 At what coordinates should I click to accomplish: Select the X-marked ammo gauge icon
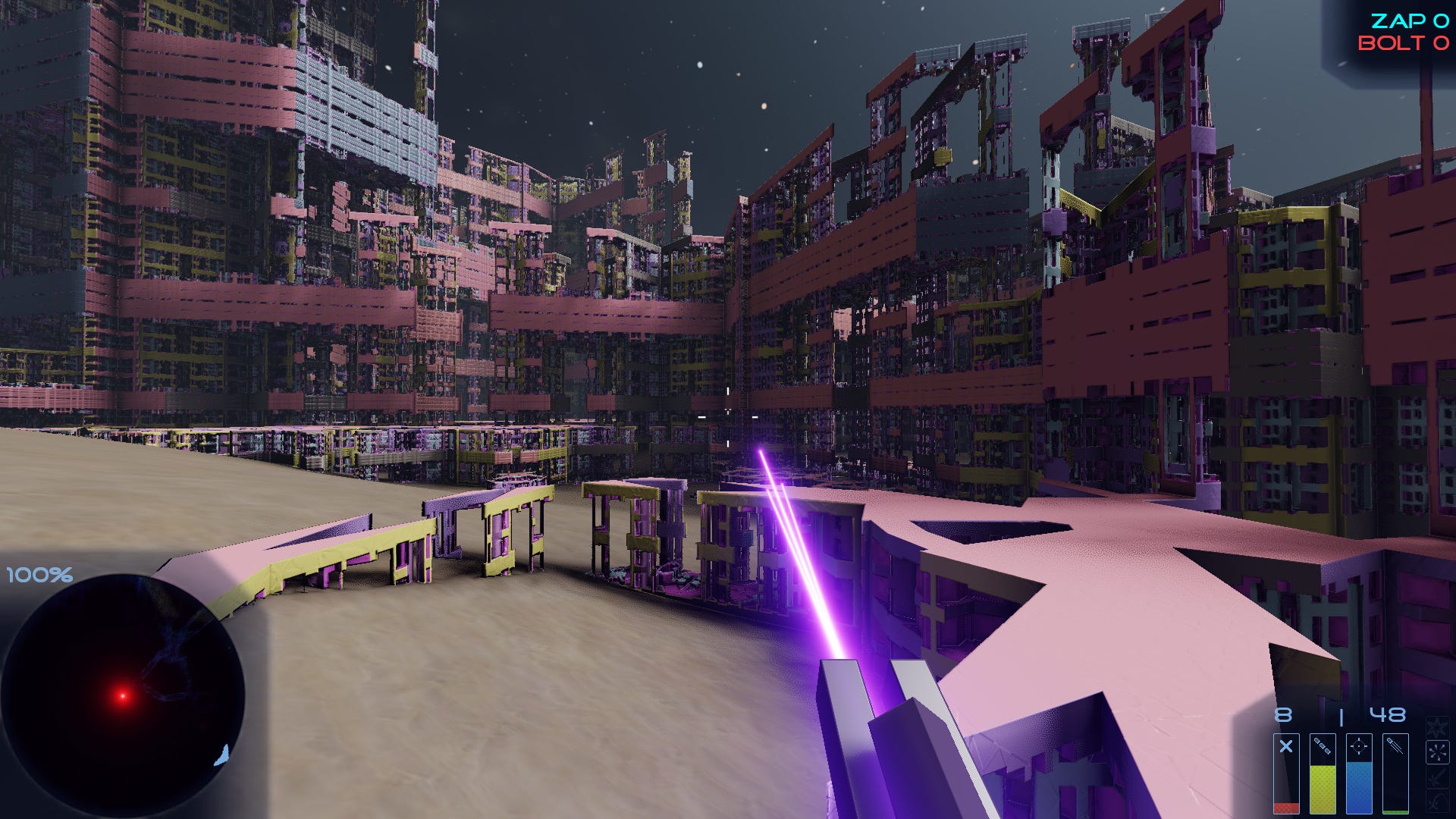pos(1286,746)
